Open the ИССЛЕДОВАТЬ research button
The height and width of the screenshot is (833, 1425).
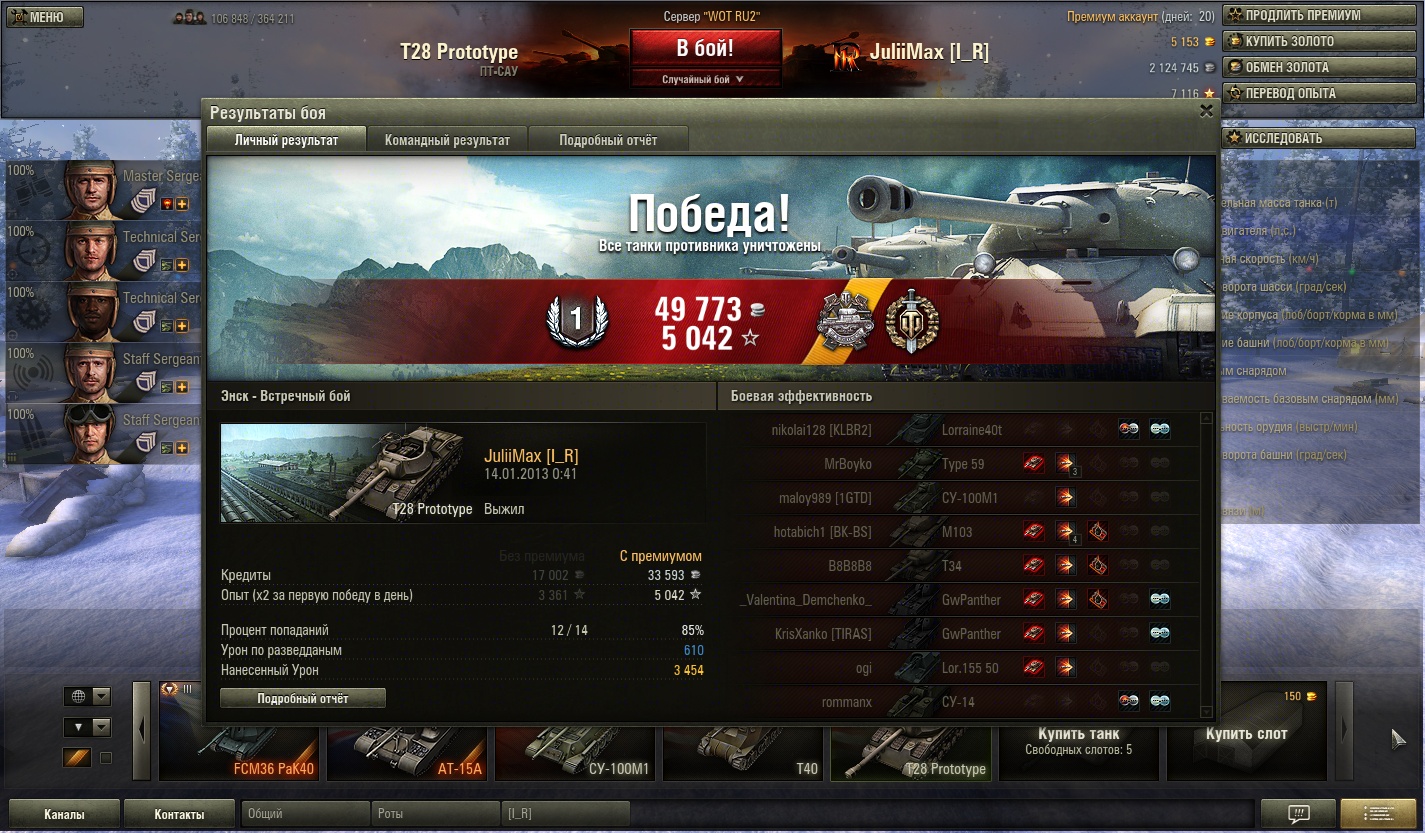coord(1321,139)
